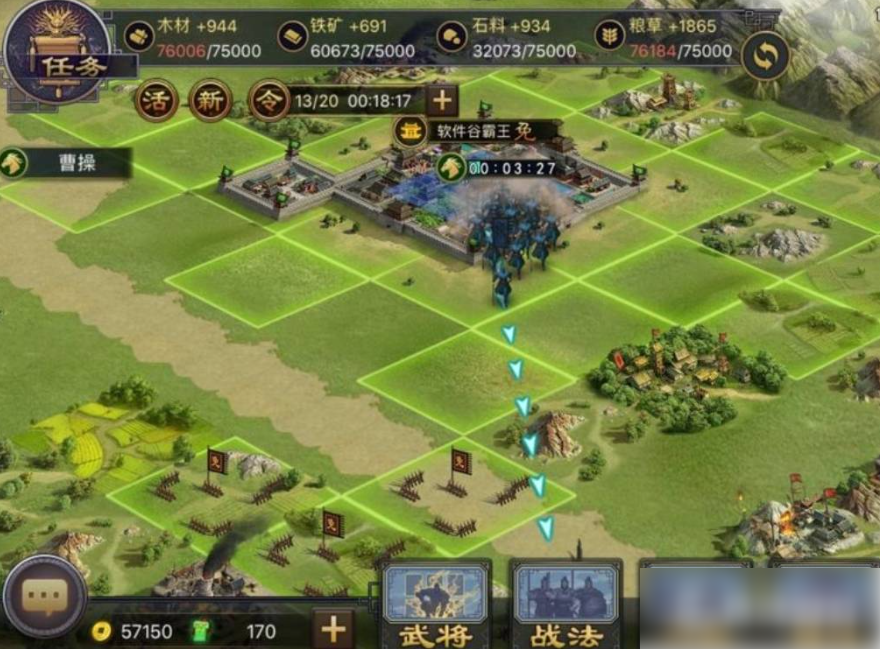This screenshot has width=880, height=649.
Task: Select the 令 order token icon
Action: pos(268,100)
